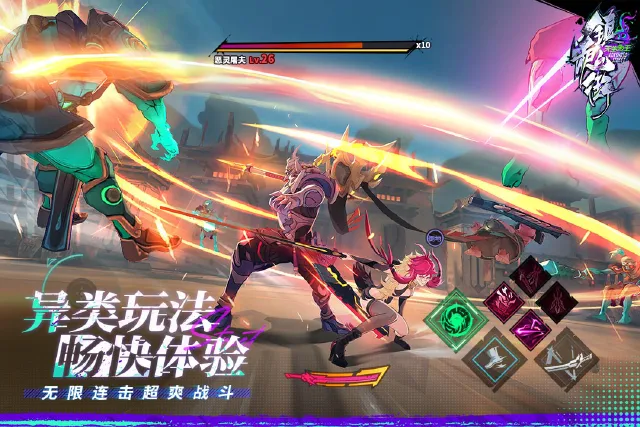The width and height of the screenshot is (640, 427).
Task: Activate the green swirl skill diamond
Action: pos(455,322)
